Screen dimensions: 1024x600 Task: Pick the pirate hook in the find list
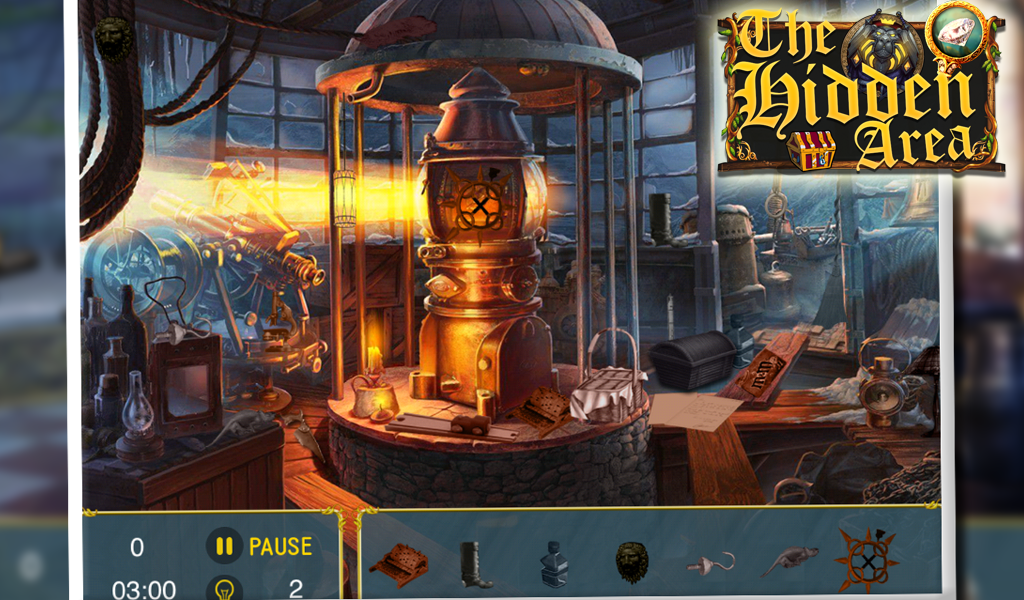click(x=711, y=563)
